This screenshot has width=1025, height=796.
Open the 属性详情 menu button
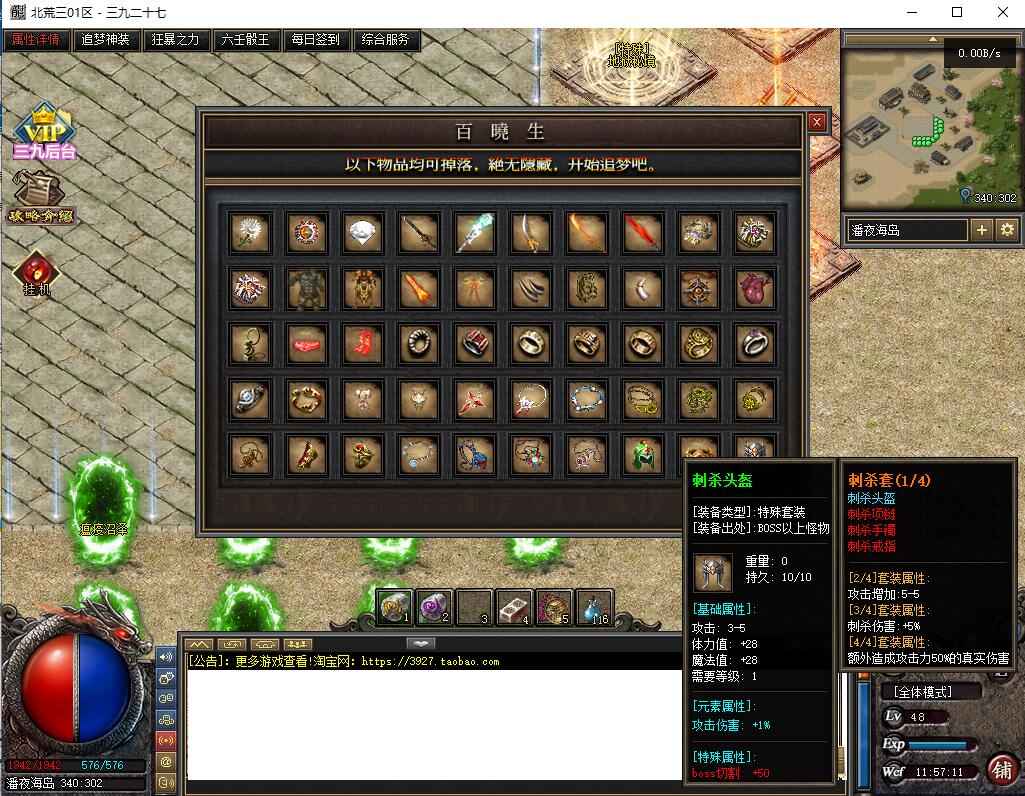pos(36,40)
